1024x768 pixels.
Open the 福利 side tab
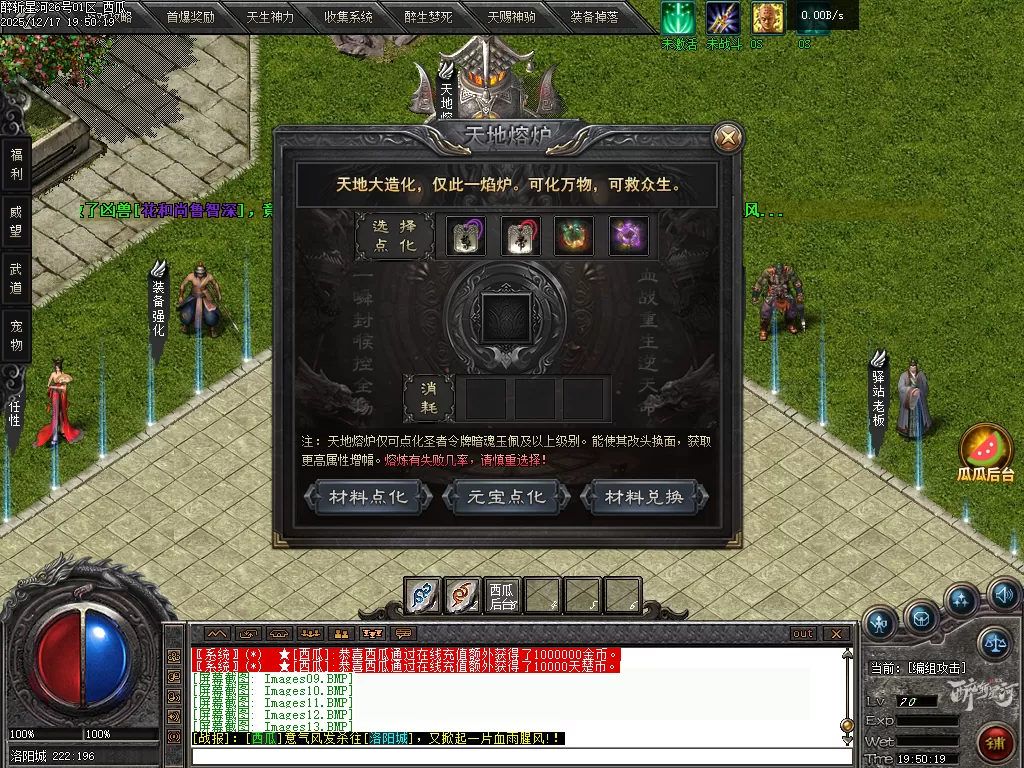point(16,164)
